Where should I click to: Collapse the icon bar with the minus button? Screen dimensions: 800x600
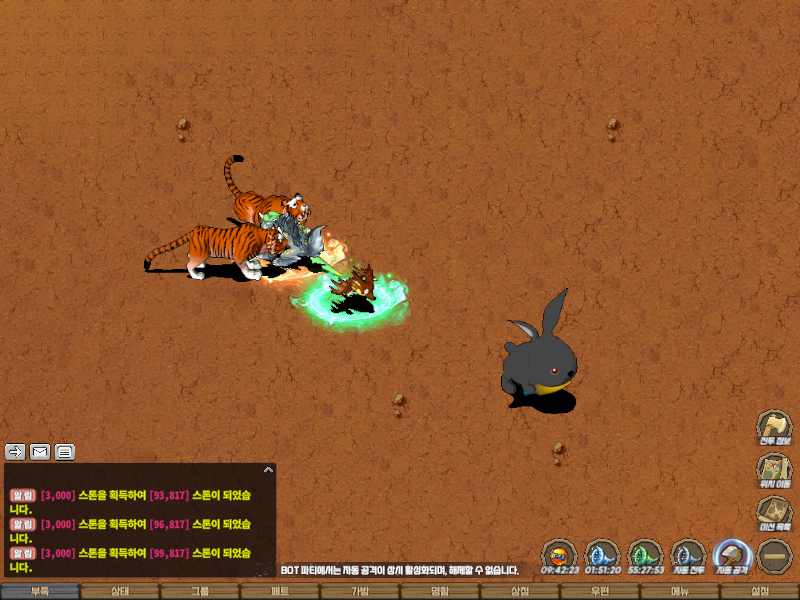tap(775, 555)
